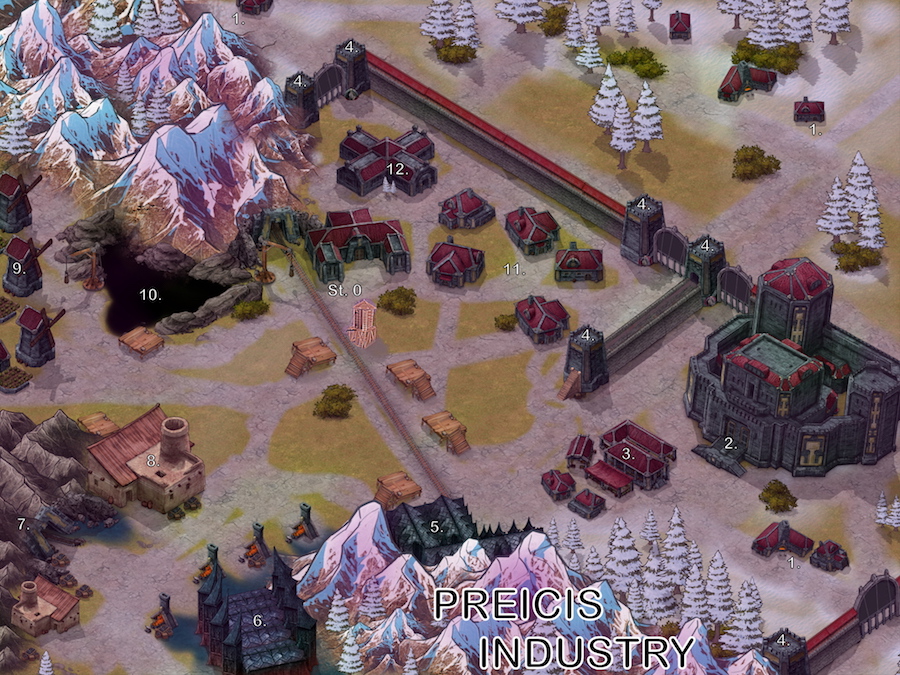Choose marker 12 on the cross-shaped building

tap(398, 170)
